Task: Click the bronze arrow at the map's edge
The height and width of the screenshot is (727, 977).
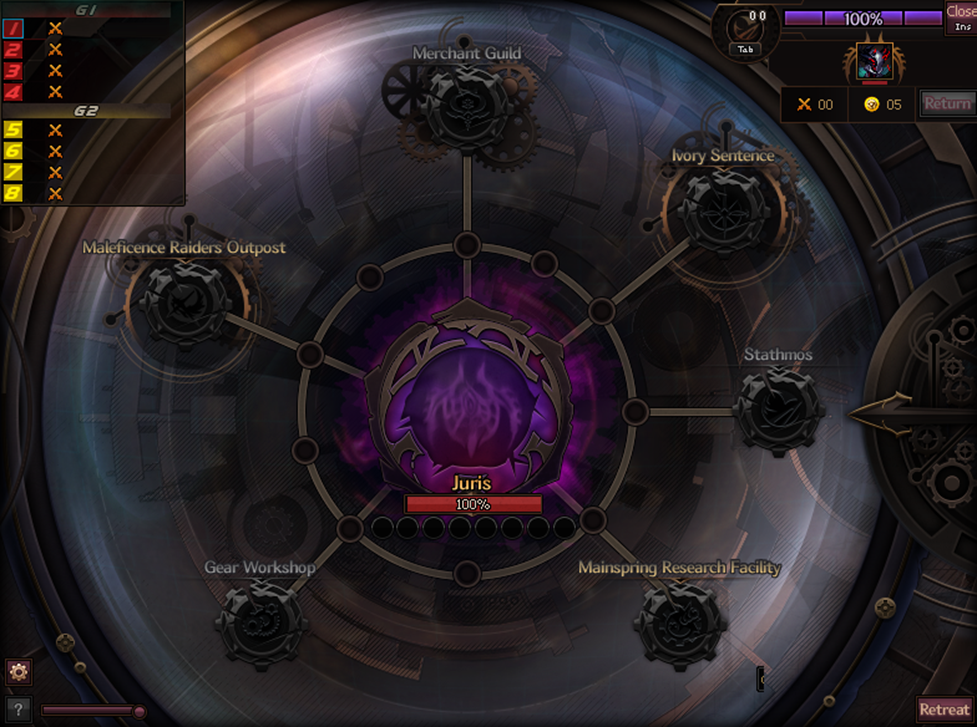Action: pos(880,414)
